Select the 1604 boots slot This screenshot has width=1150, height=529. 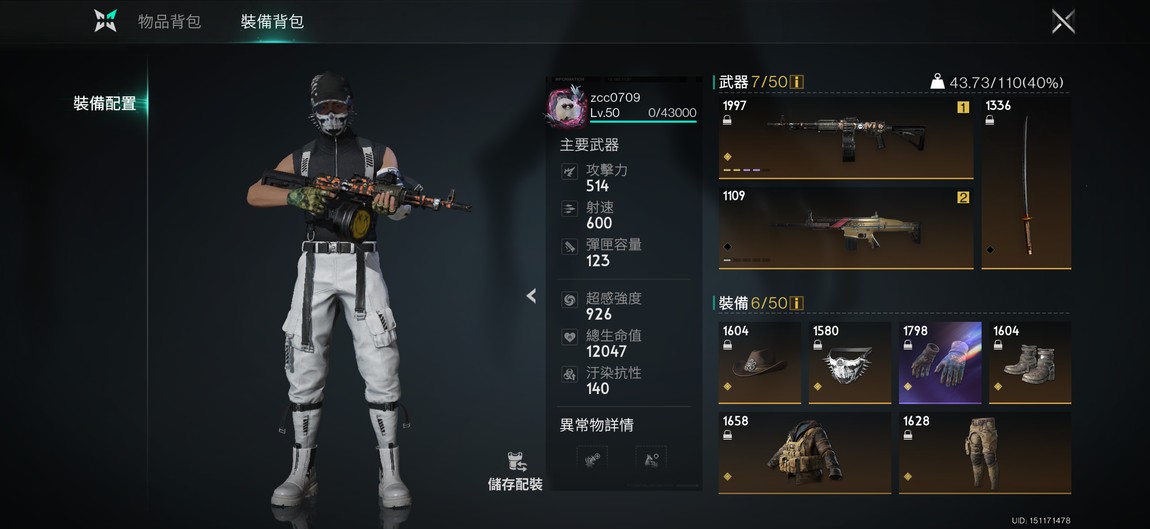1029,362
